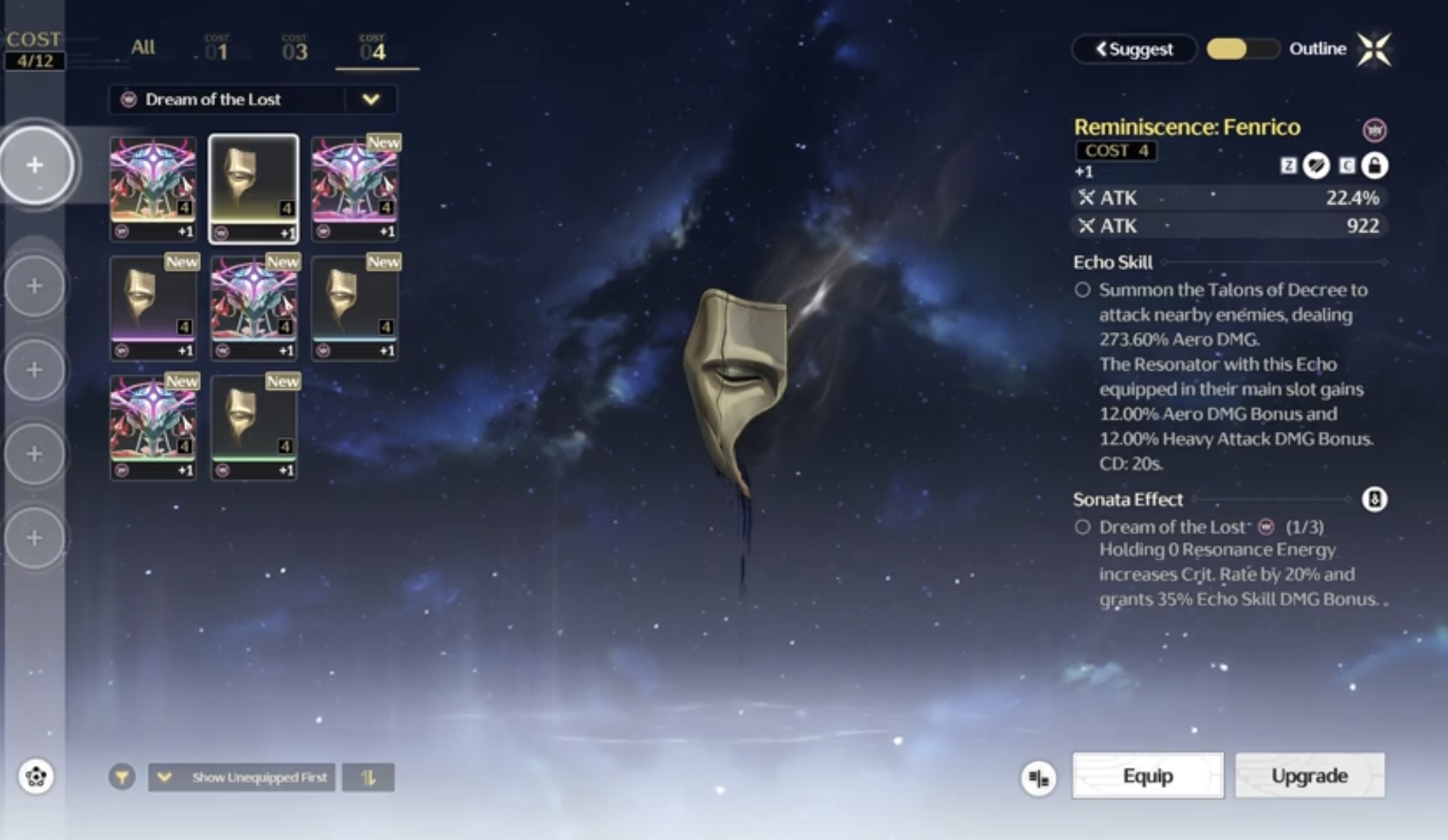Mark this echo as discard with heart icon
The image size is (1448, 840).
[x=1316, y=166]
